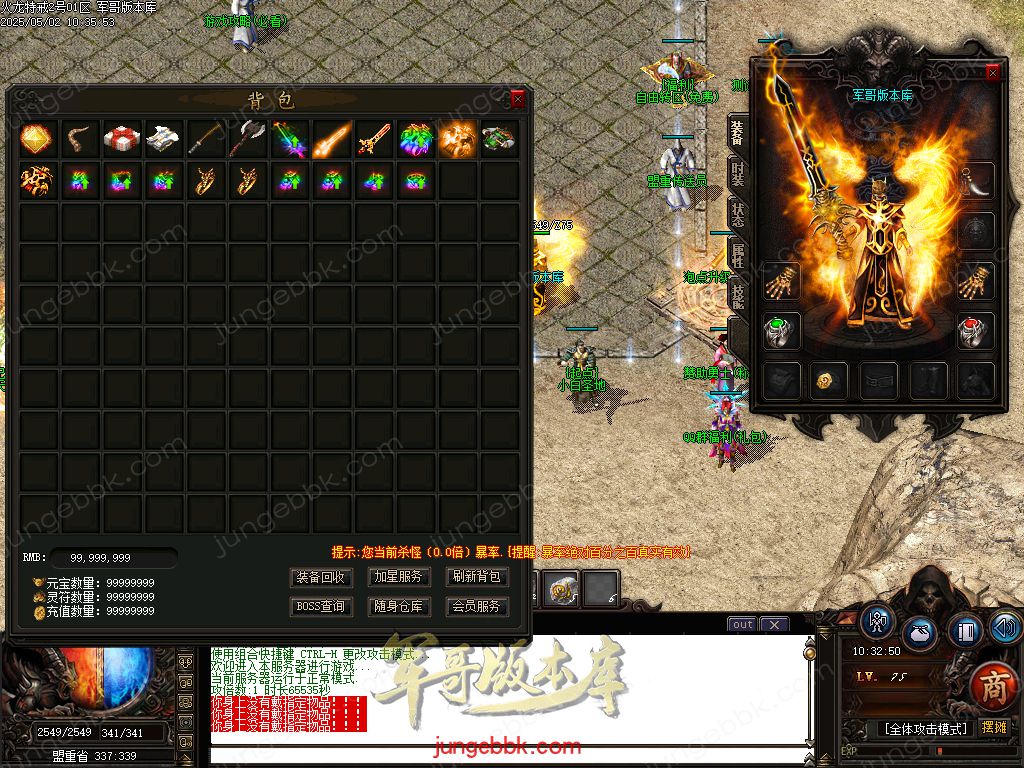
Task: Open the BOSS查询 lookup
Action: (321, 606)
